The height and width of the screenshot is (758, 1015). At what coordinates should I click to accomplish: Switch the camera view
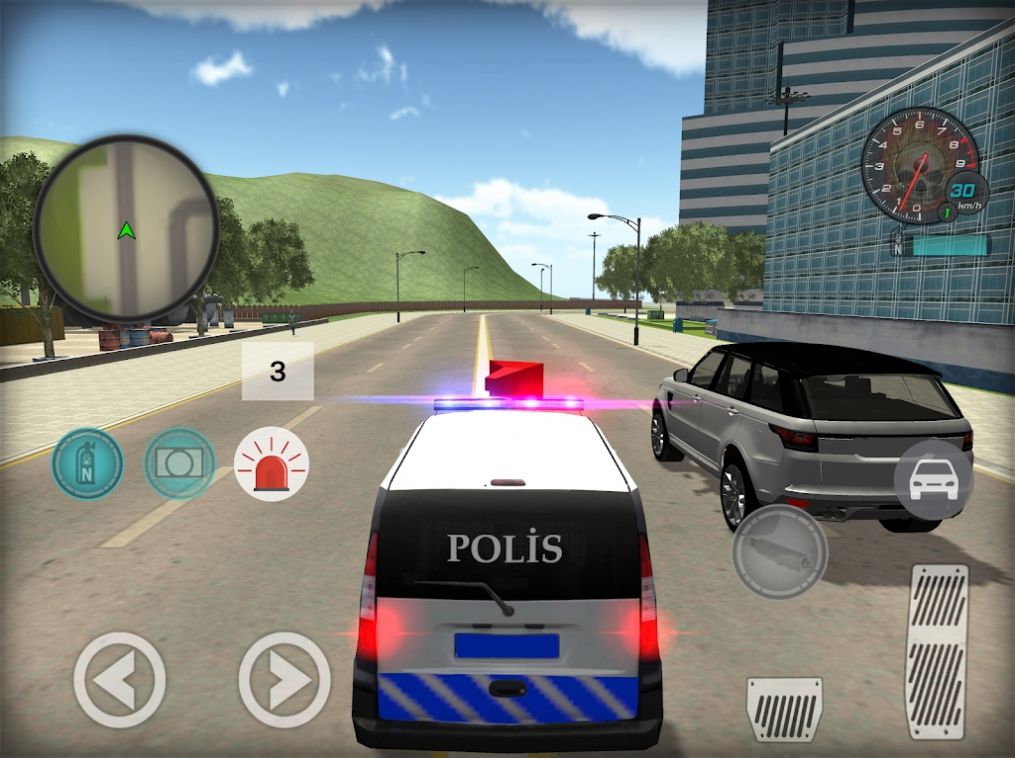pos(180,464)
